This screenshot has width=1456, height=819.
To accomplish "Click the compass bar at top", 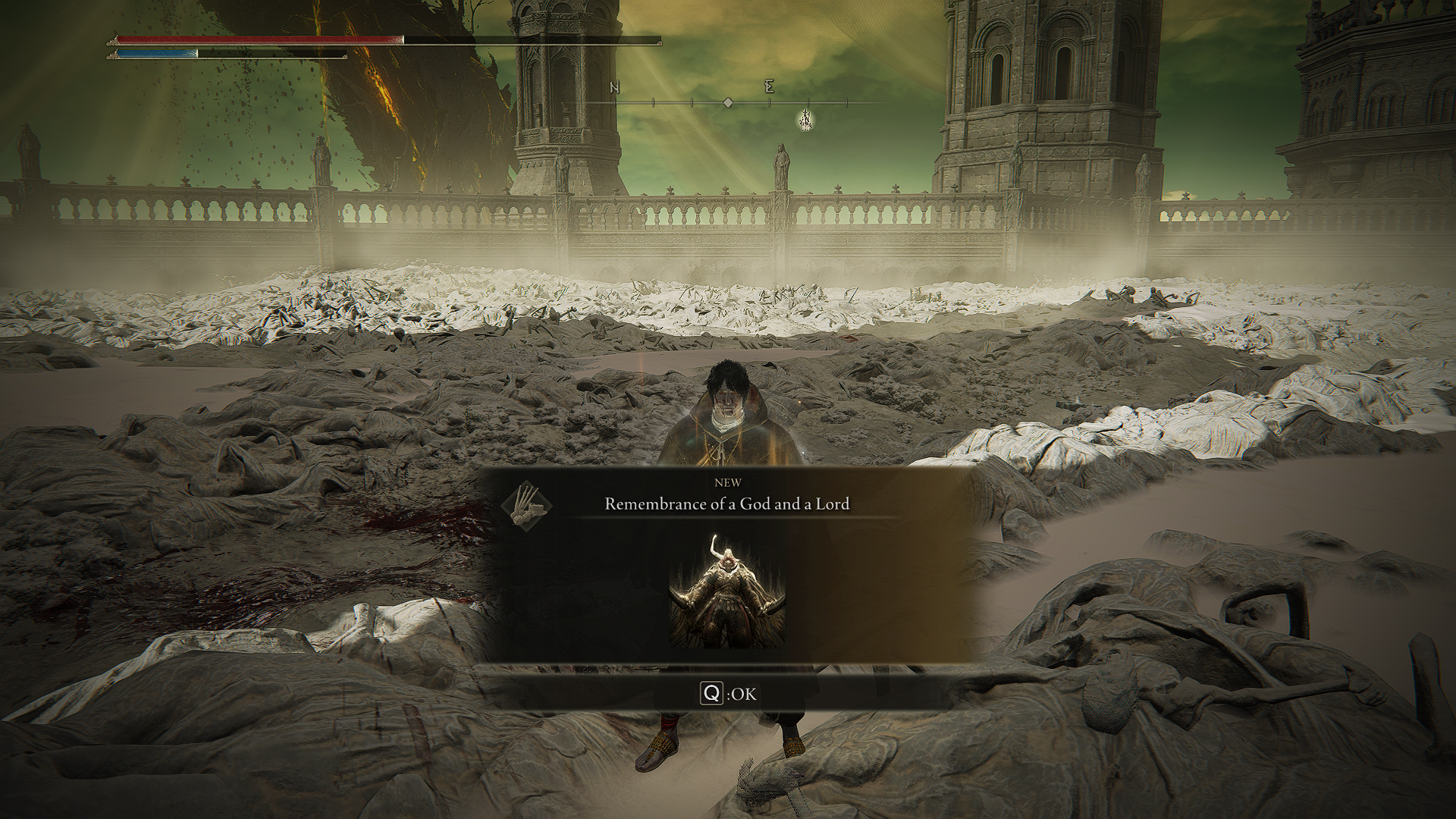I will pyautogui.click(x=728, y=102).
